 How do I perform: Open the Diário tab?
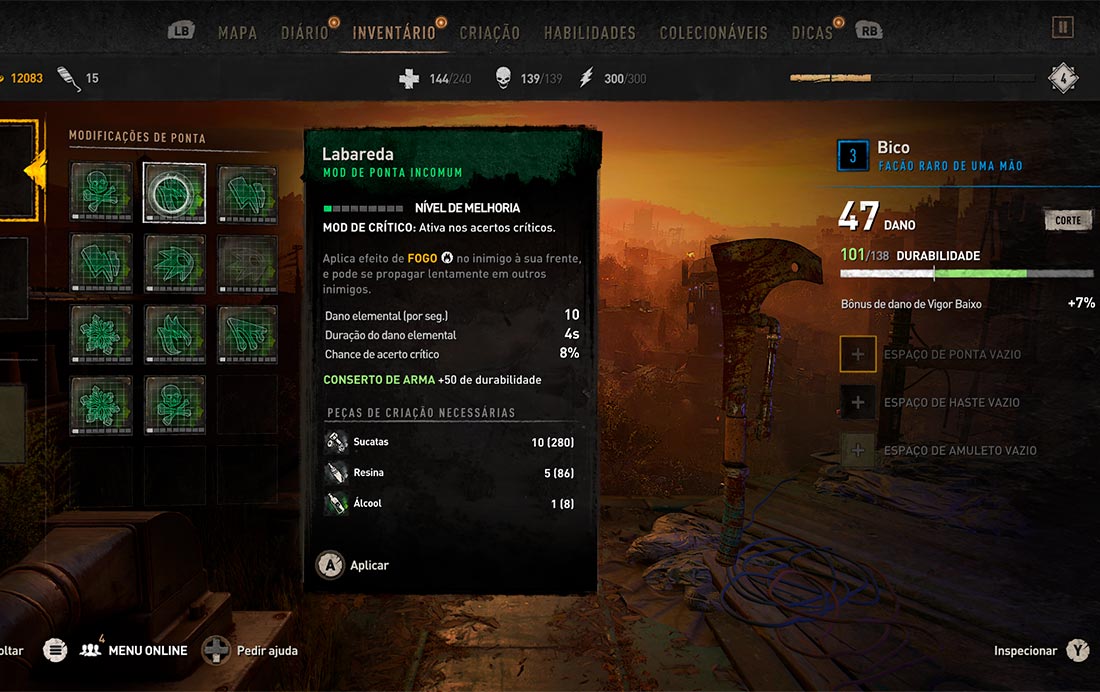305,33
